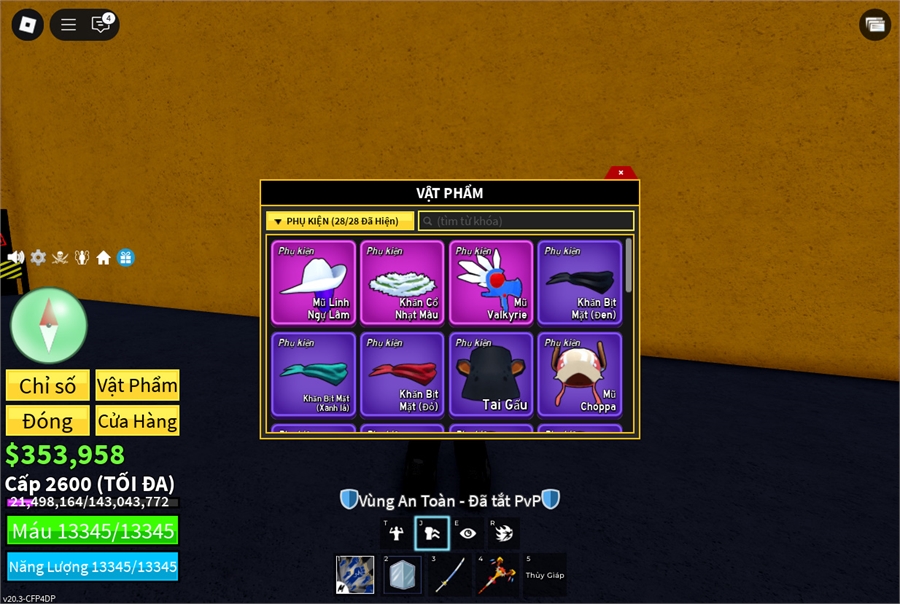Toggle the sound speaker icon
The height and width of the screenshot is (604, 900).
click(x=16, y=258)
